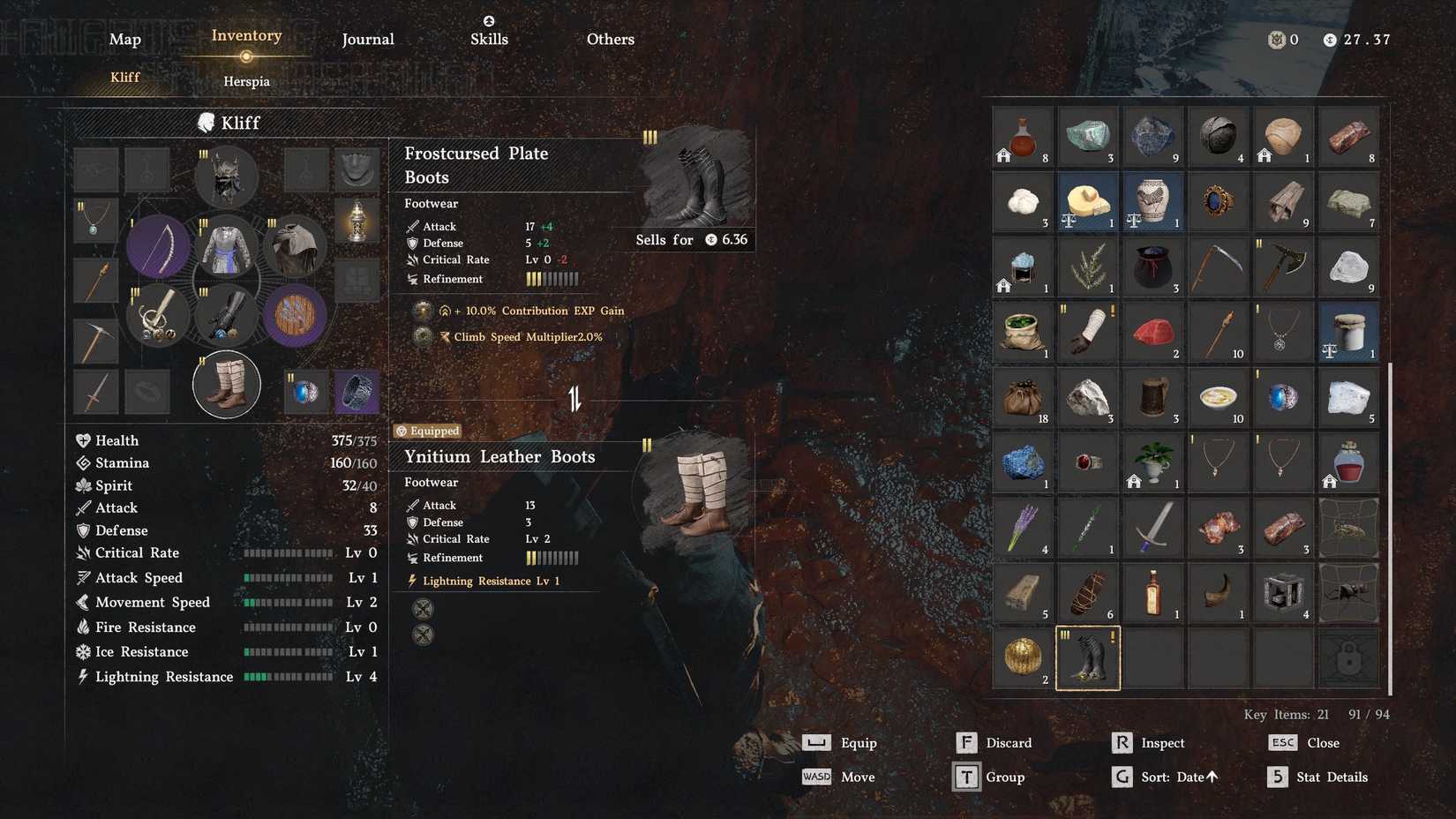1456x819 pixels.
Task: Click the Refinement progress bar of Frostcursed Plate Boots
Action: tap(552, 278)
